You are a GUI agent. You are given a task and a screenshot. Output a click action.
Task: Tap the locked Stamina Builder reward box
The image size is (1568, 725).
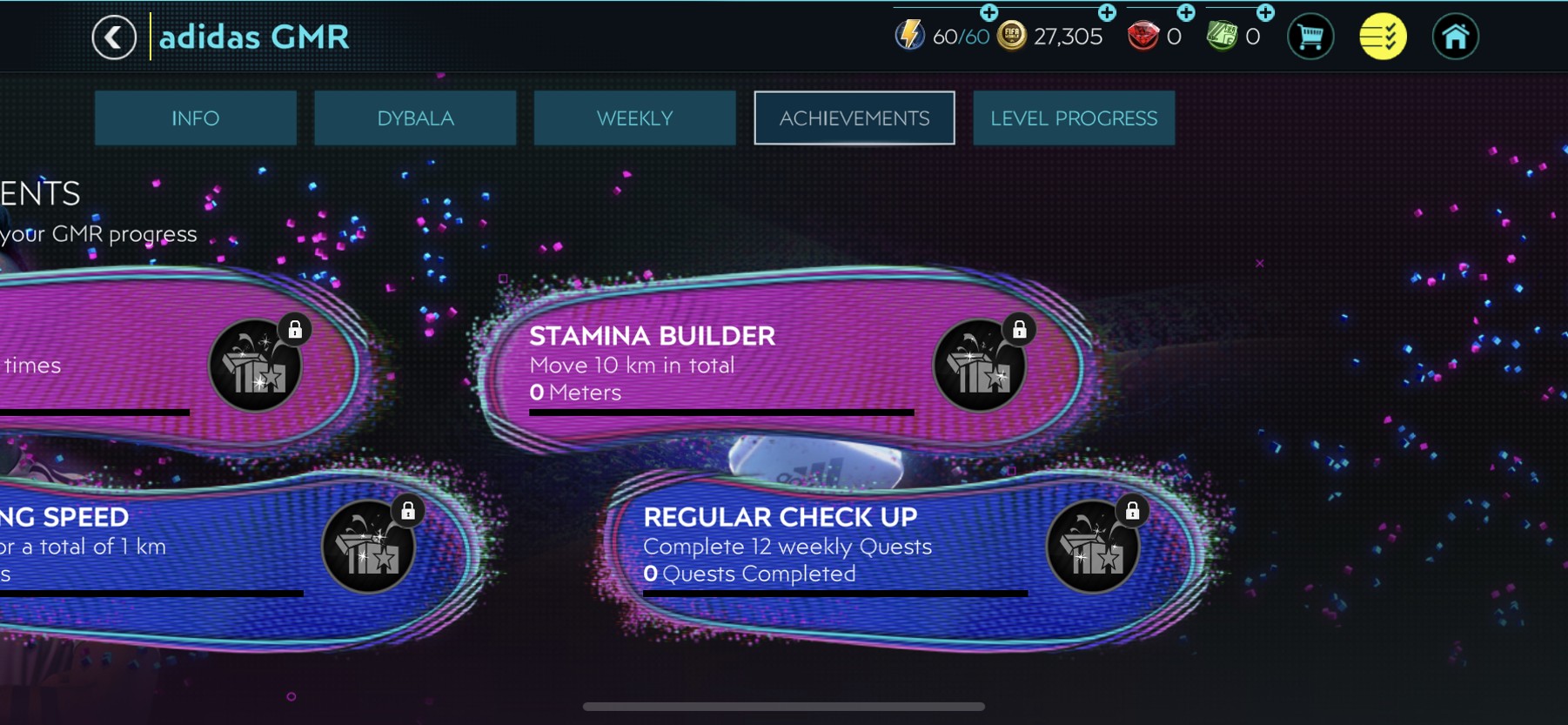[x=979, y=366]
